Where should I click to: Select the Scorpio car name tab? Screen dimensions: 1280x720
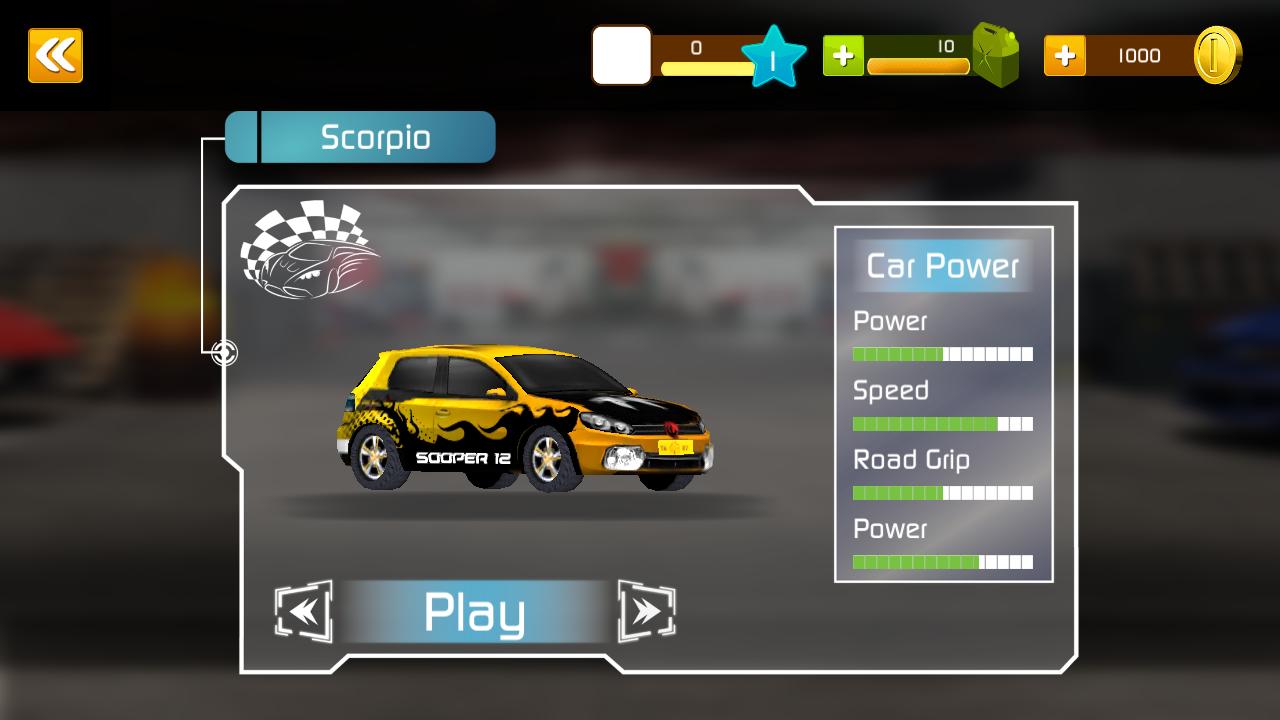pyautogui.click(x=375, y=137)
